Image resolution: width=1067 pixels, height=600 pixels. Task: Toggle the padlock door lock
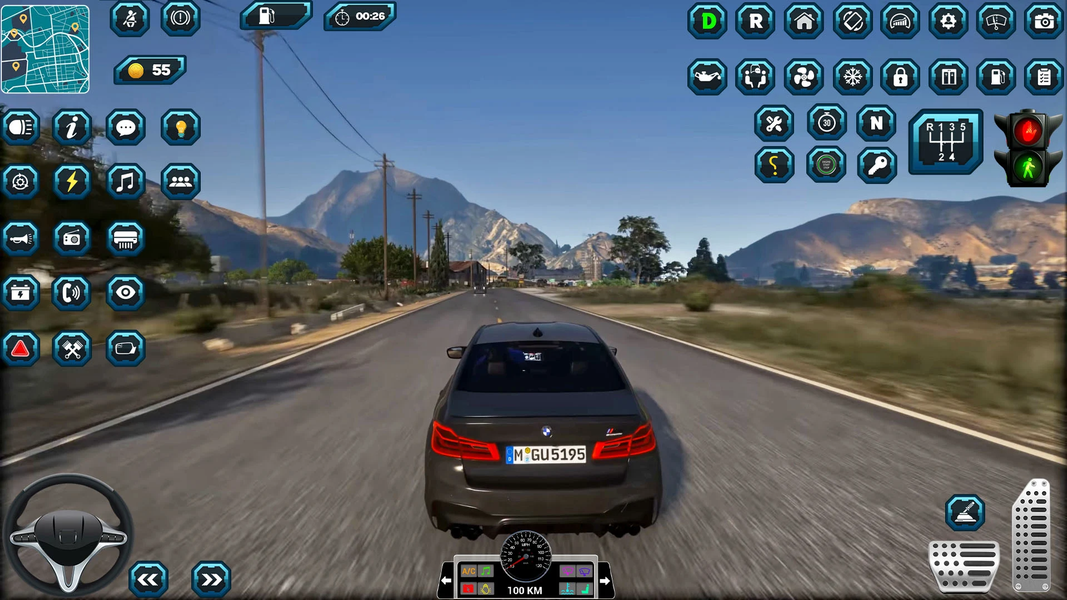[900, 77]
